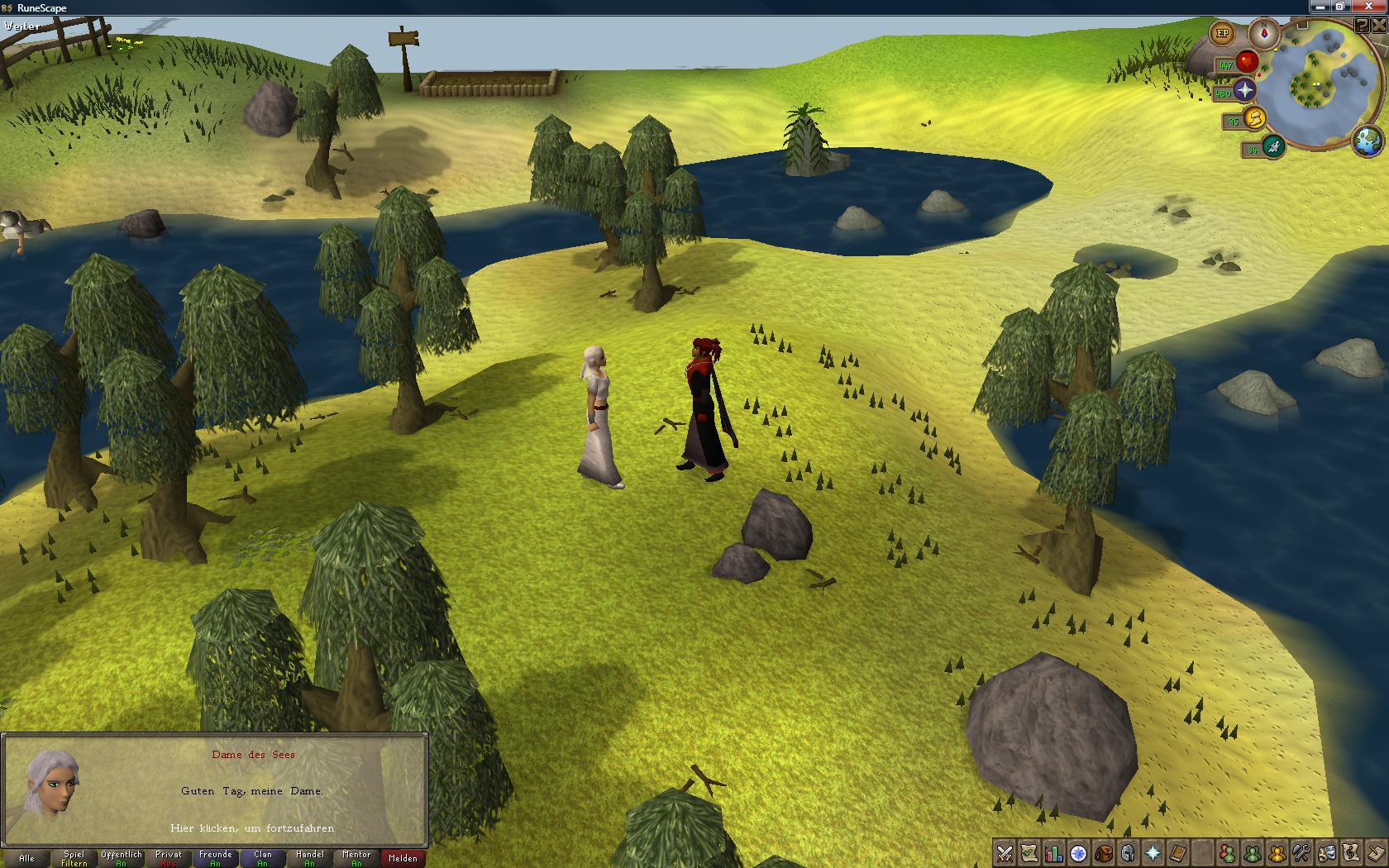
Task: Select the Alle chat filter tab
Action: click(26, 858)
